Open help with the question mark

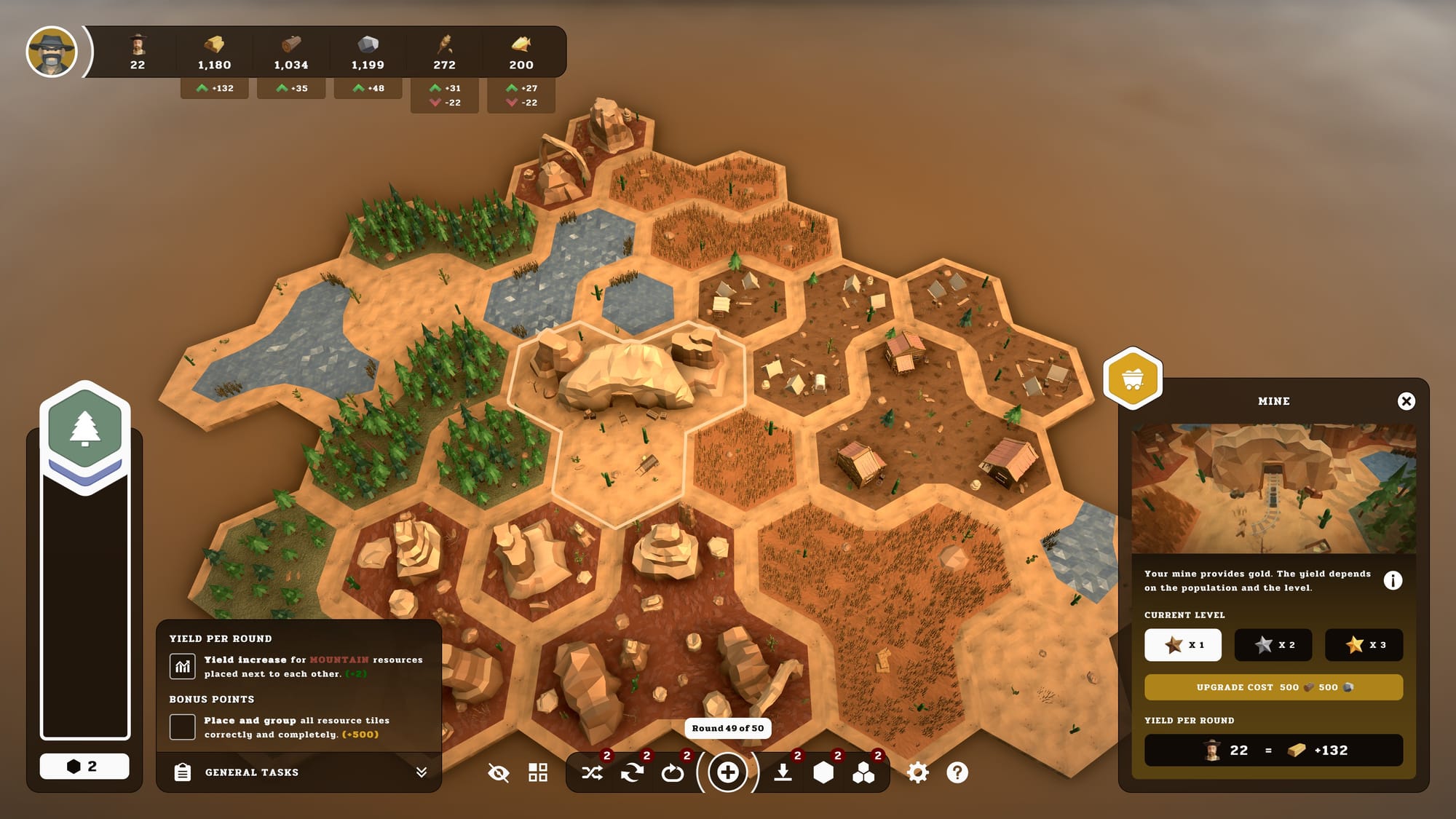tap(957, 772)
